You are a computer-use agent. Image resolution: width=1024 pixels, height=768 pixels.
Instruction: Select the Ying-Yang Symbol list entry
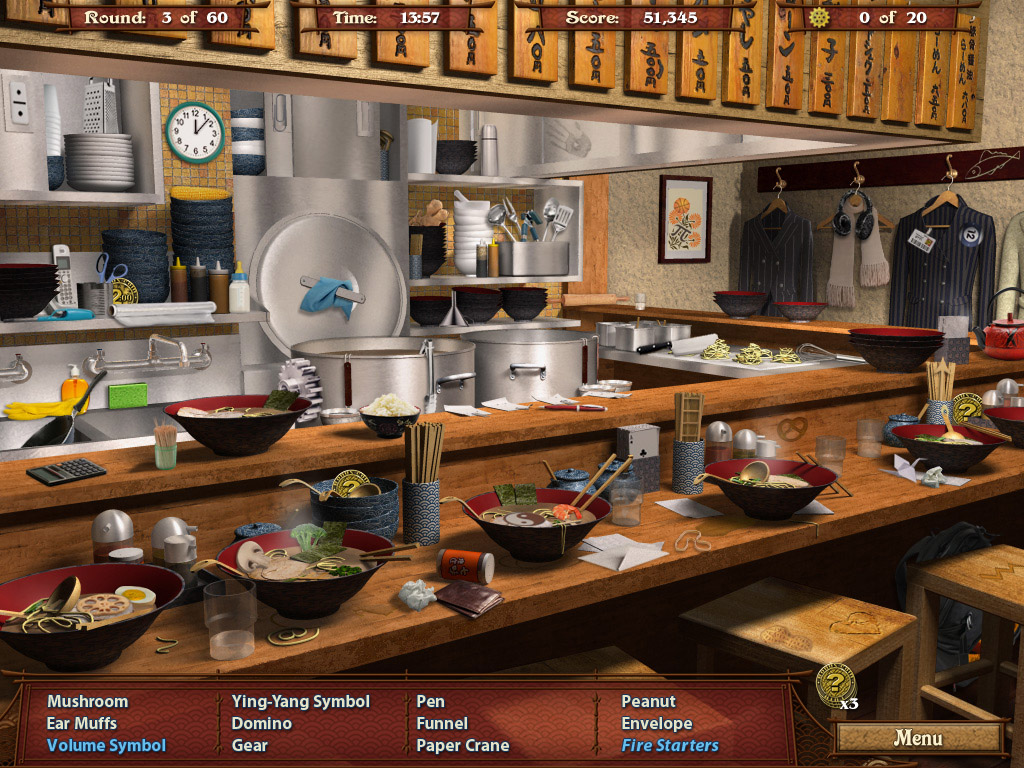tap(300, 701)
